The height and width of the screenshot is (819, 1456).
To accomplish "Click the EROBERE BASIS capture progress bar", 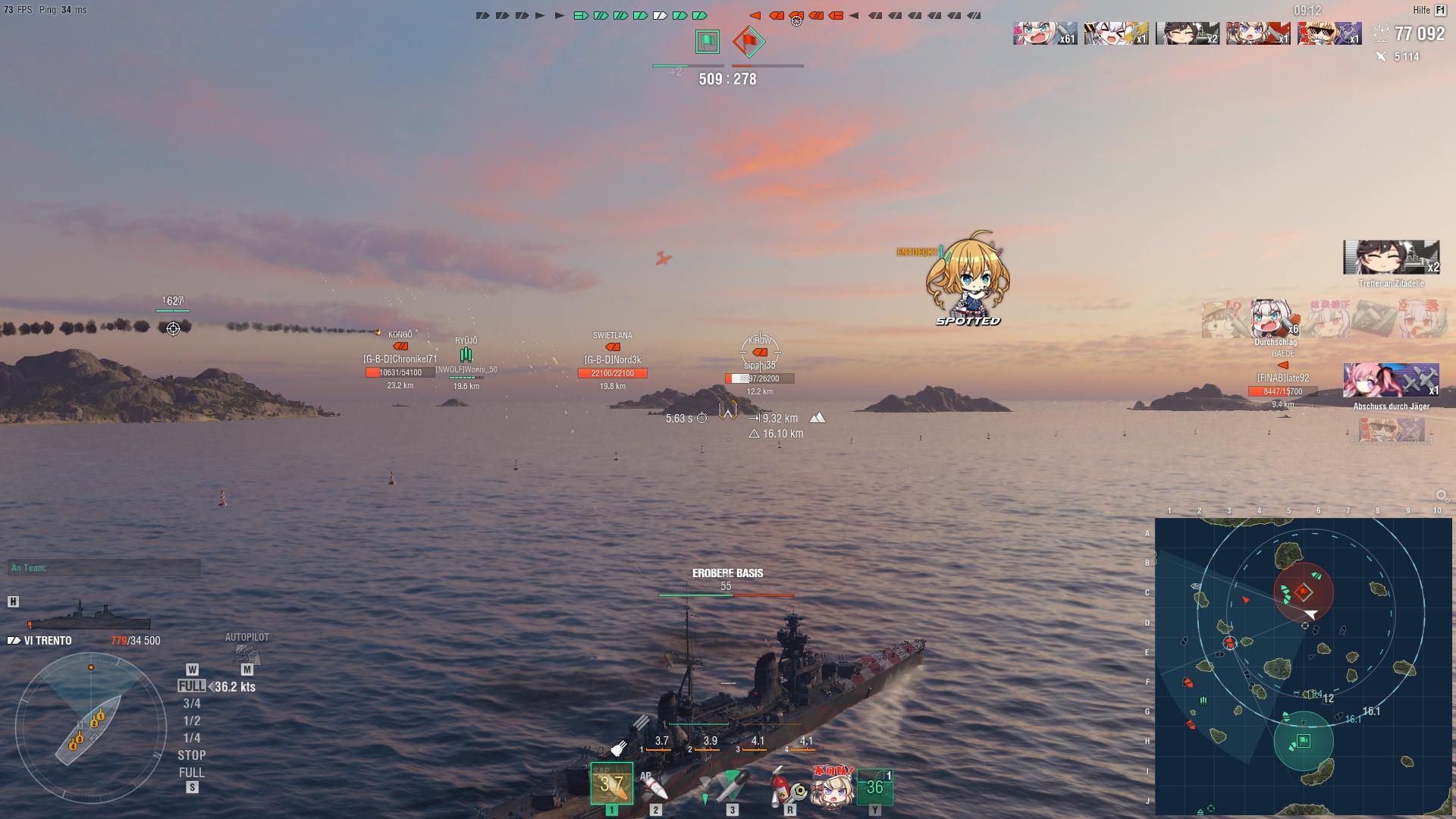I will (x=726, y=596).
